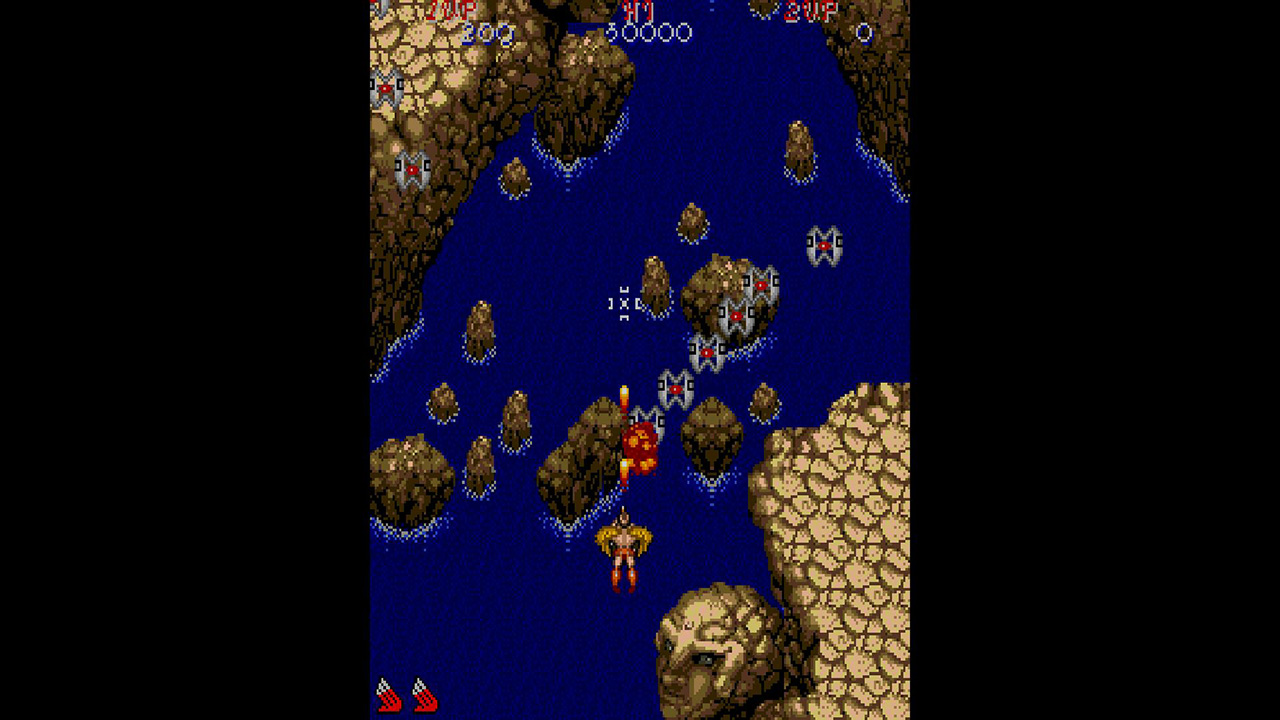
Task: Click the HI score value showing 30000
Action: (x=650, y=33)
